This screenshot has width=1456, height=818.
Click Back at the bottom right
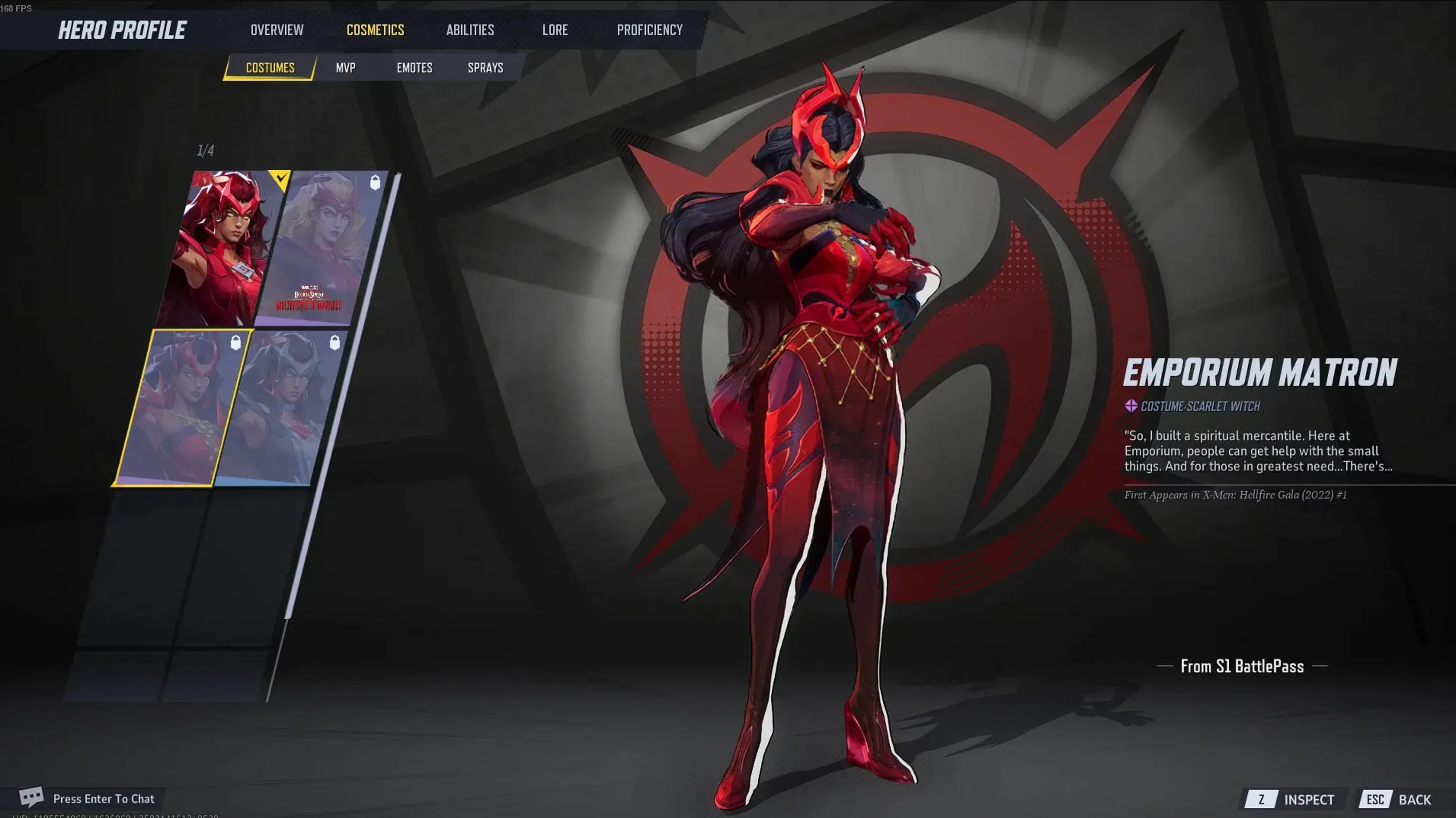click(1421, 799)
